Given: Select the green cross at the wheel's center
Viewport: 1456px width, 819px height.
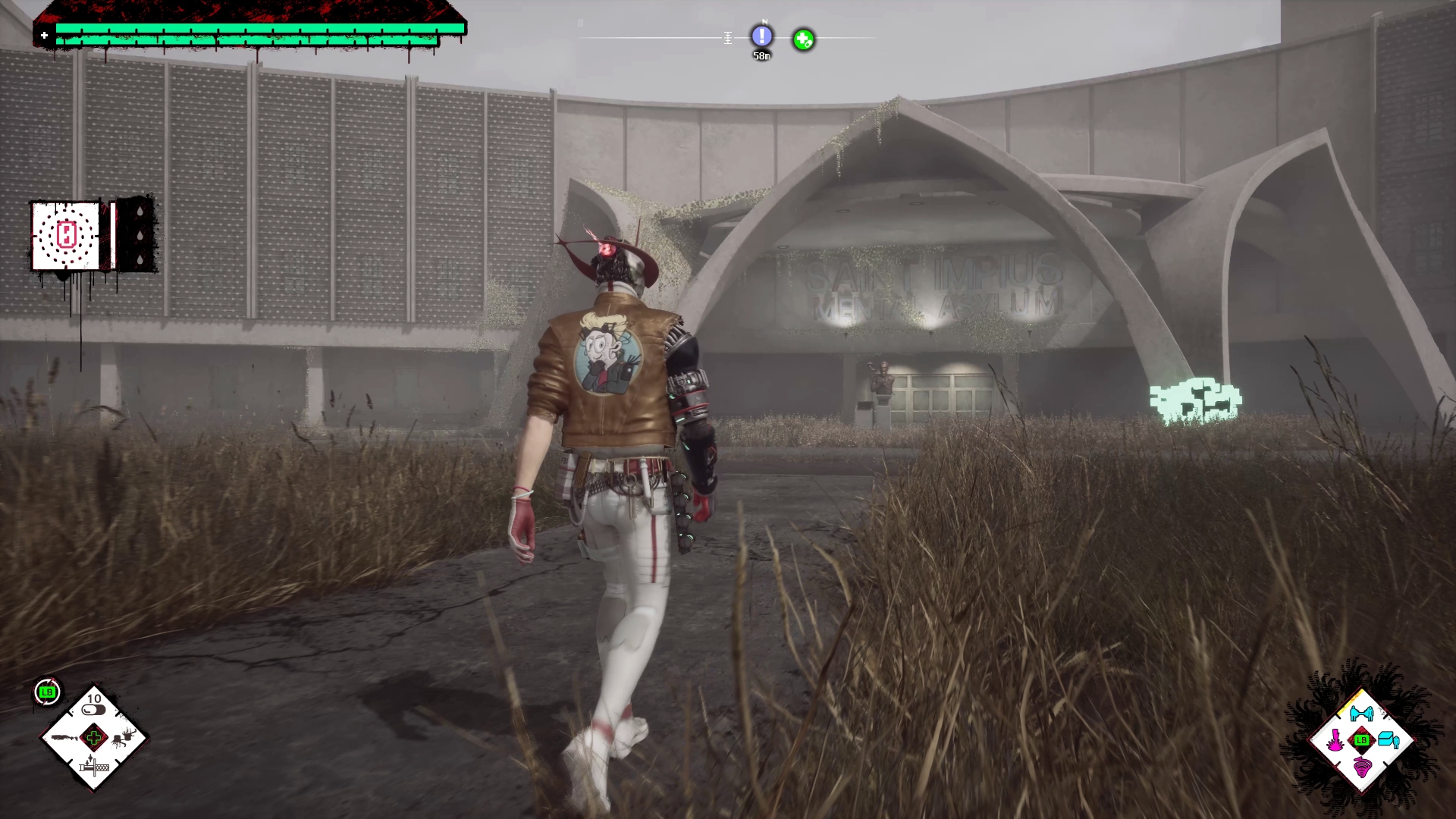Looking at the screenshot, I should coord(94,739).
